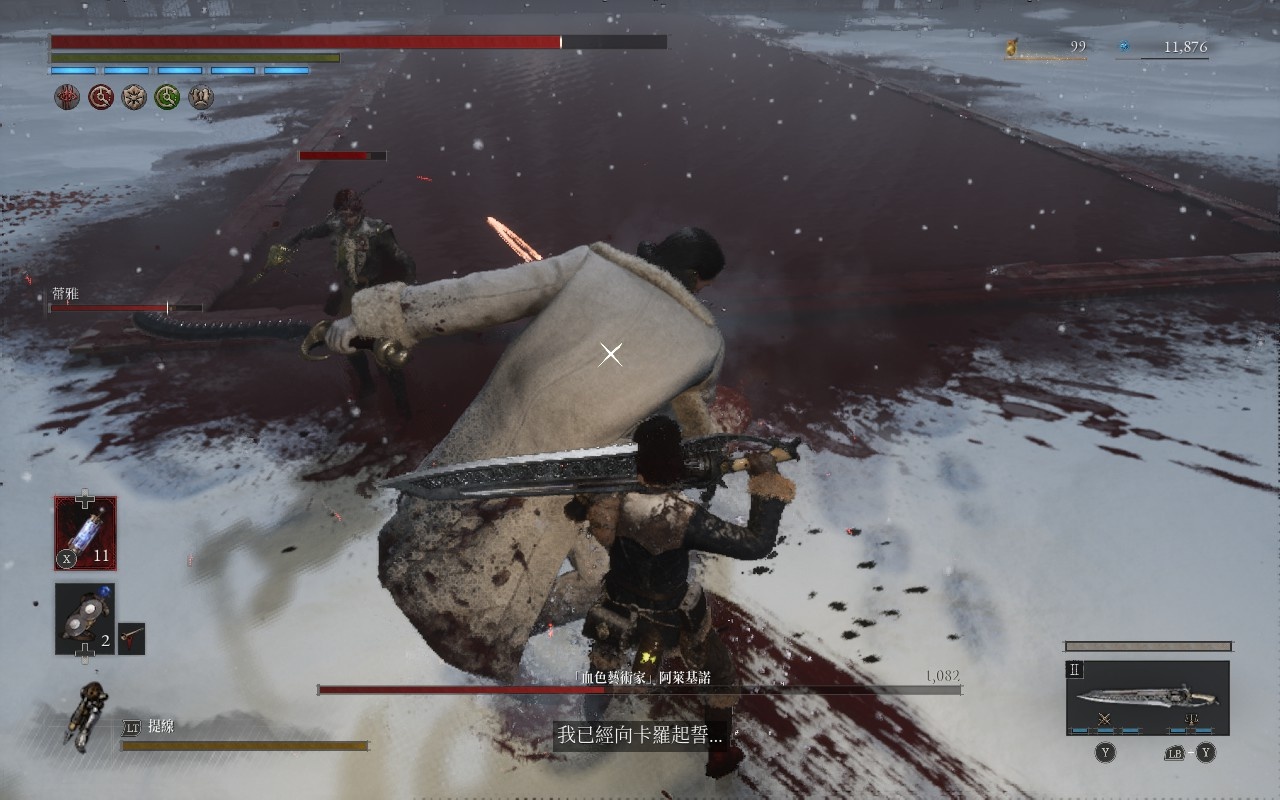
Task: Inspect the flower-shaped status buff icon
Action: tap(134, 97)
